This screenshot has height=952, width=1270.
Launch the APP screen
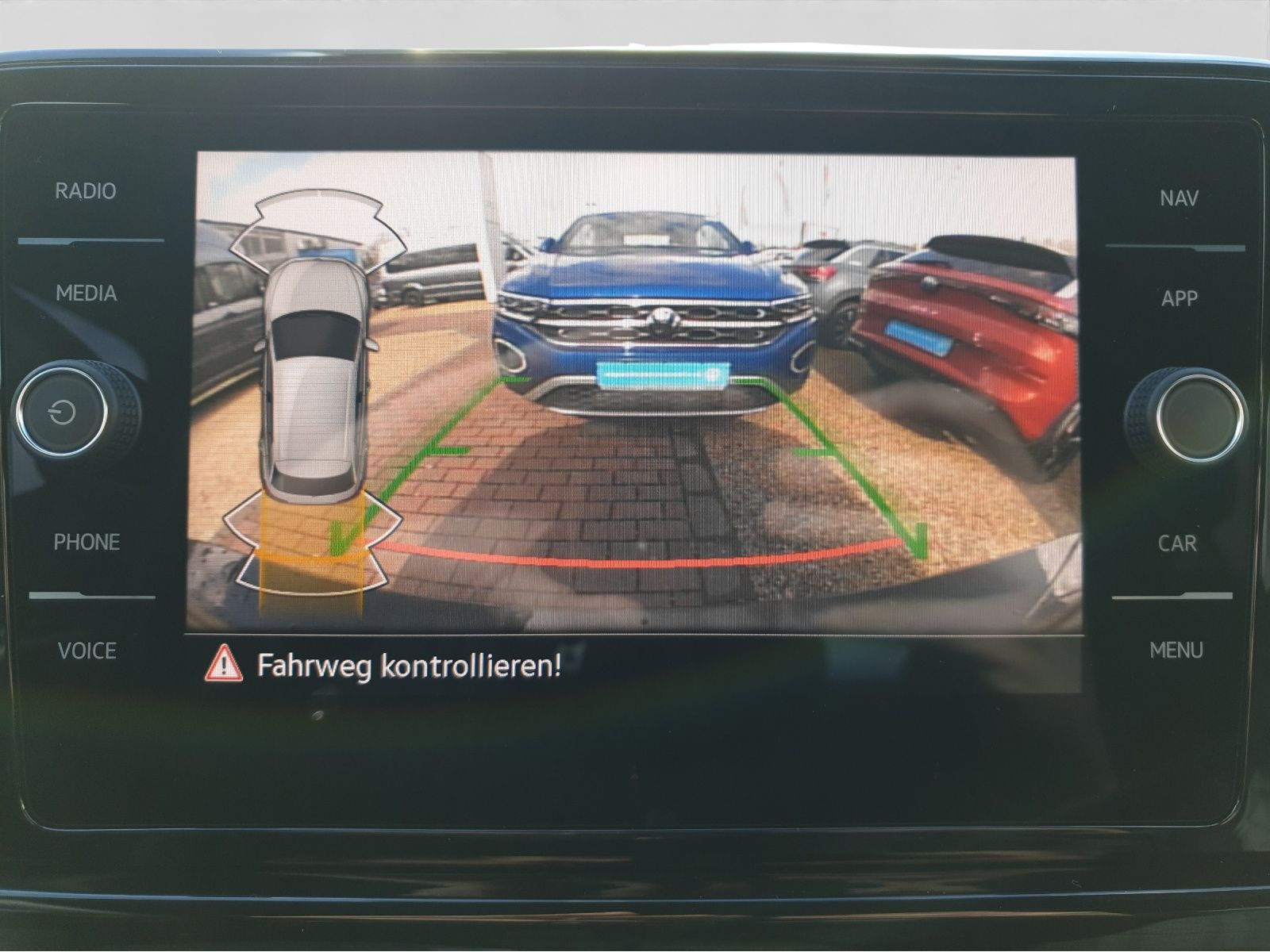tap(1179, 299)
